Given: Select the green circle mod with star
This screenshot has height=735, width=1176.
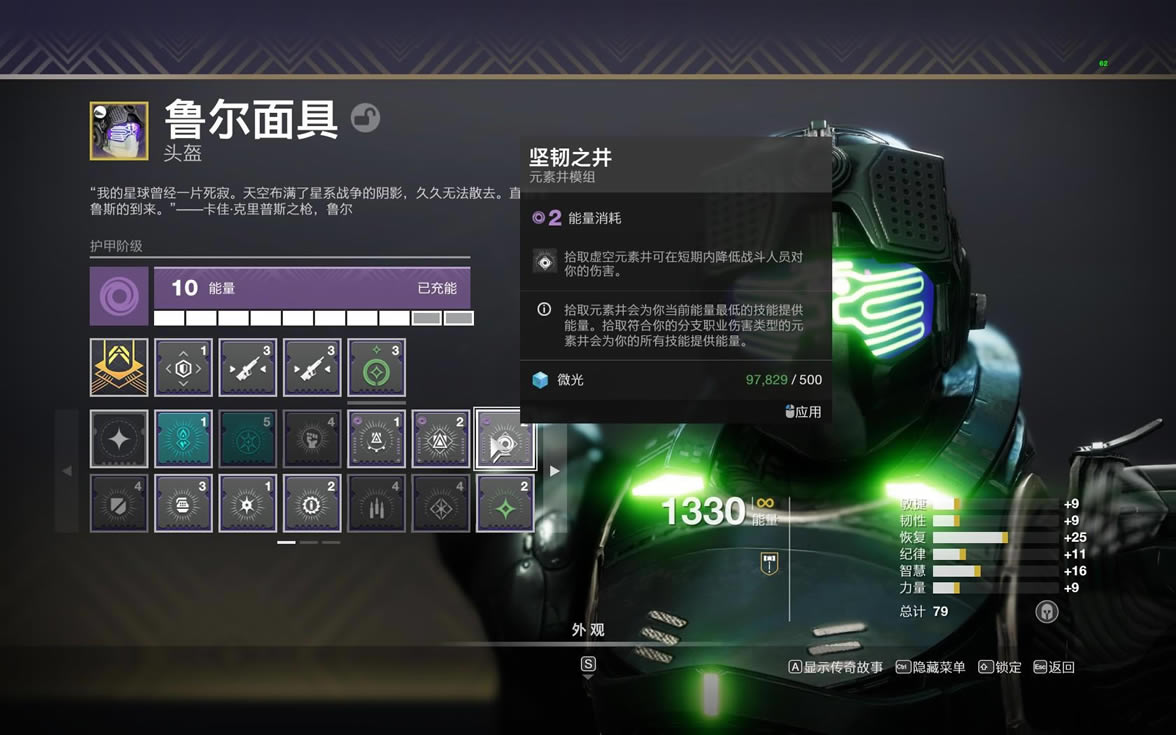Looking at the screenshot, I should 376,367.
